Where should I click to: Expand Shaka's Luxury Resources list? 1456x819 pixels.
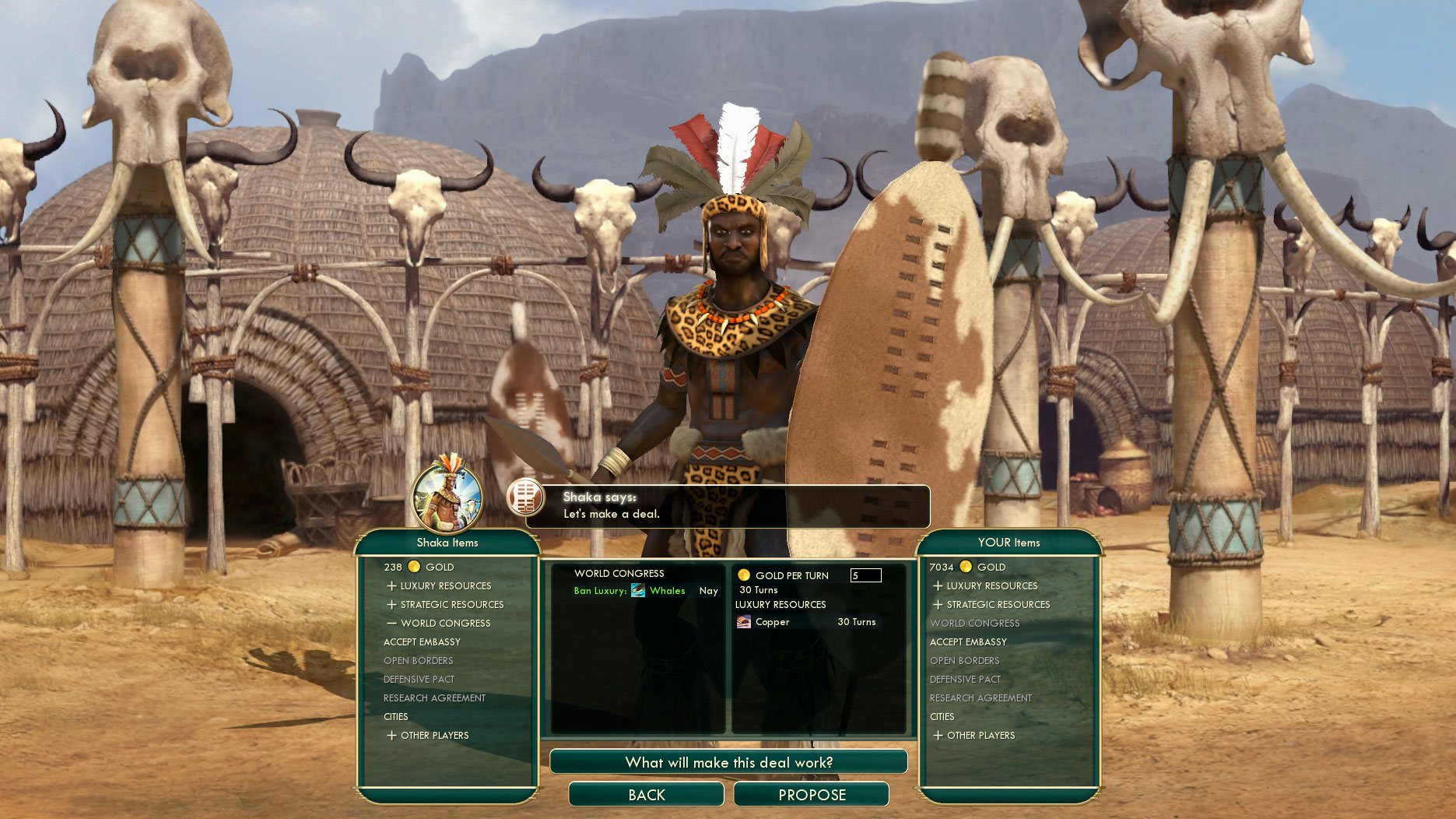coord(445,586)
